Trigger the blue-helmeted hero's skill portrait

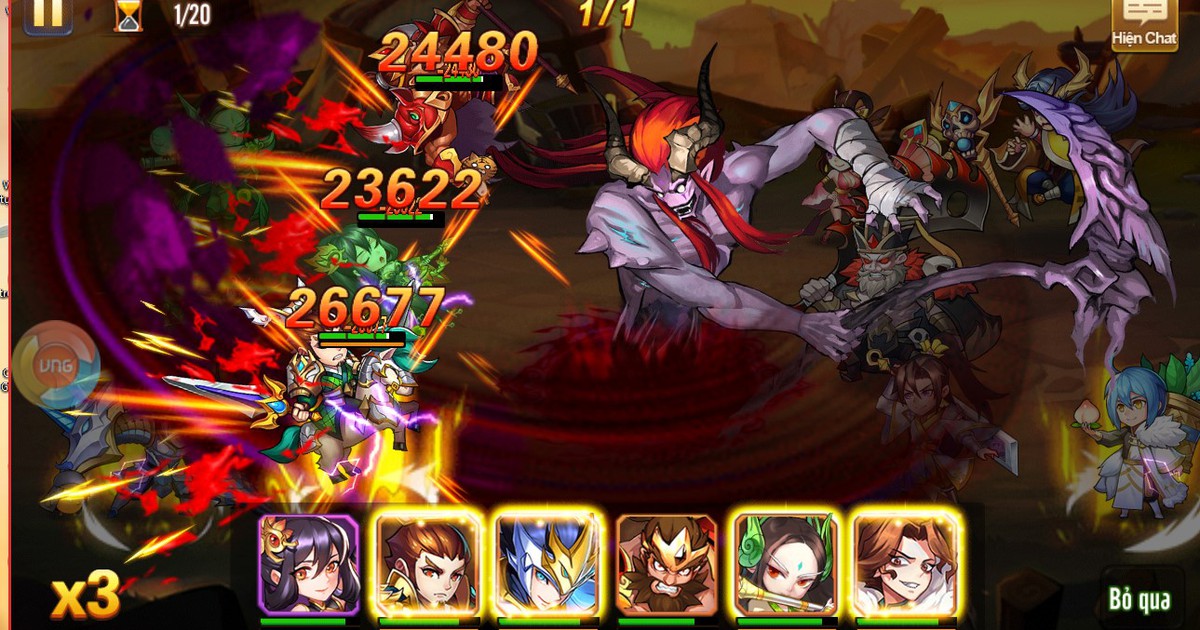pyautogui.click(x=547, y=565)
